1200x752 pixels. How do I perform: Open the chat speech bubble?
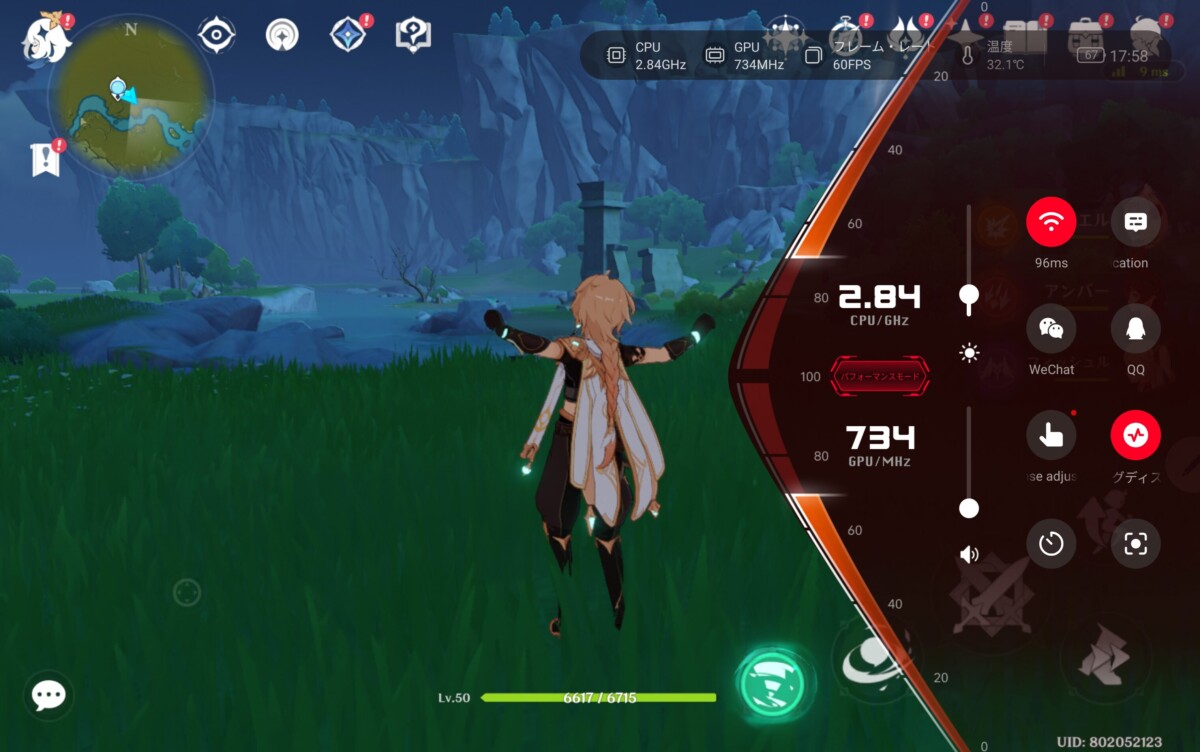[x=48, y=696]
